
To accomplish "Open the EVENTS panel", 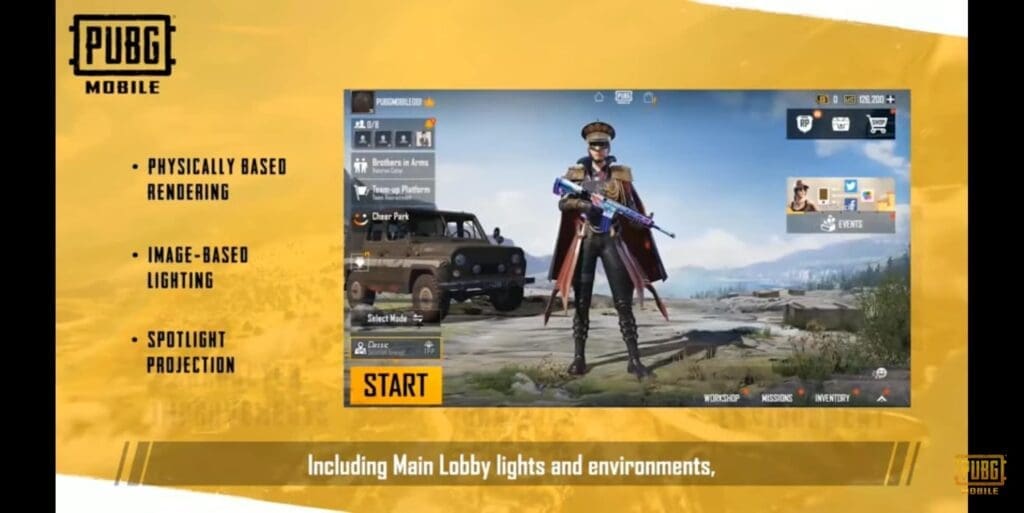I will [841, 224].
